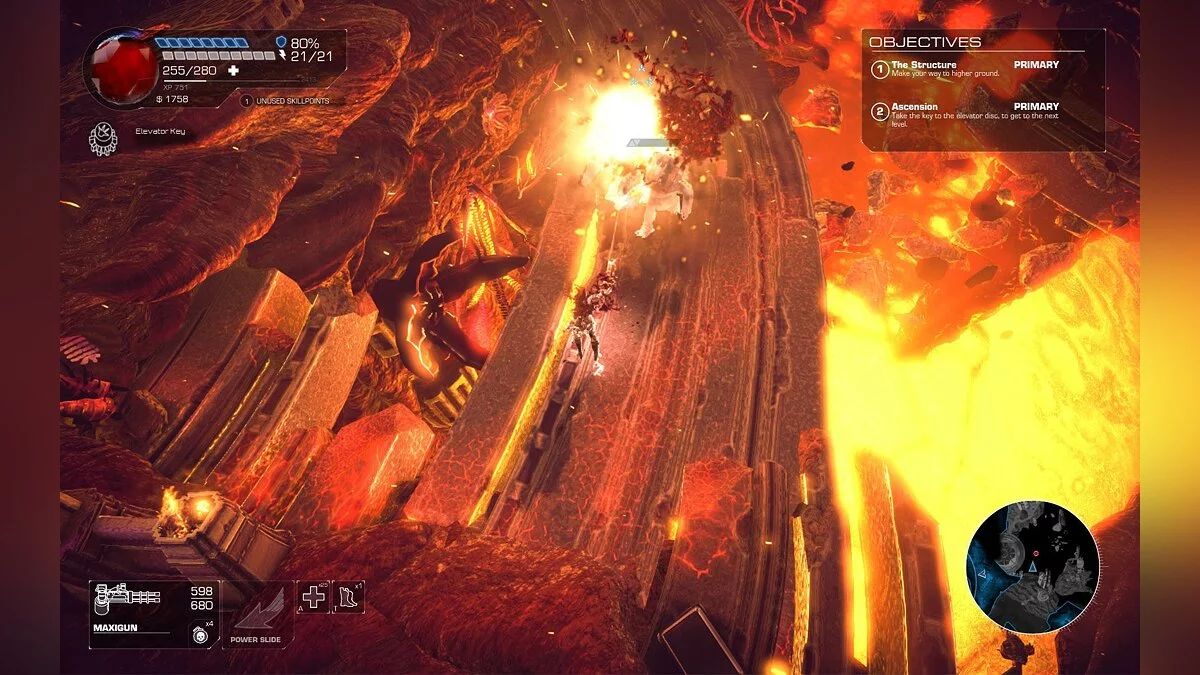Select the Ascension objective entry
Image resolution: width=1200 pixels, height=675 pixels.
[965, 111]
